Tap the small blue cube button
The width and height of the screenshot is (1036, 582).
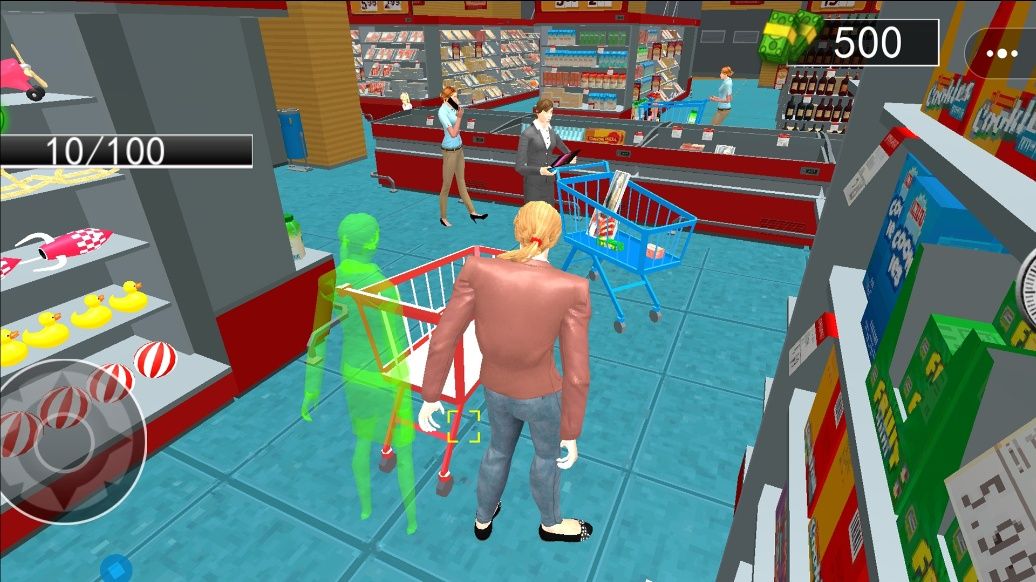click(x=116, y=570)
